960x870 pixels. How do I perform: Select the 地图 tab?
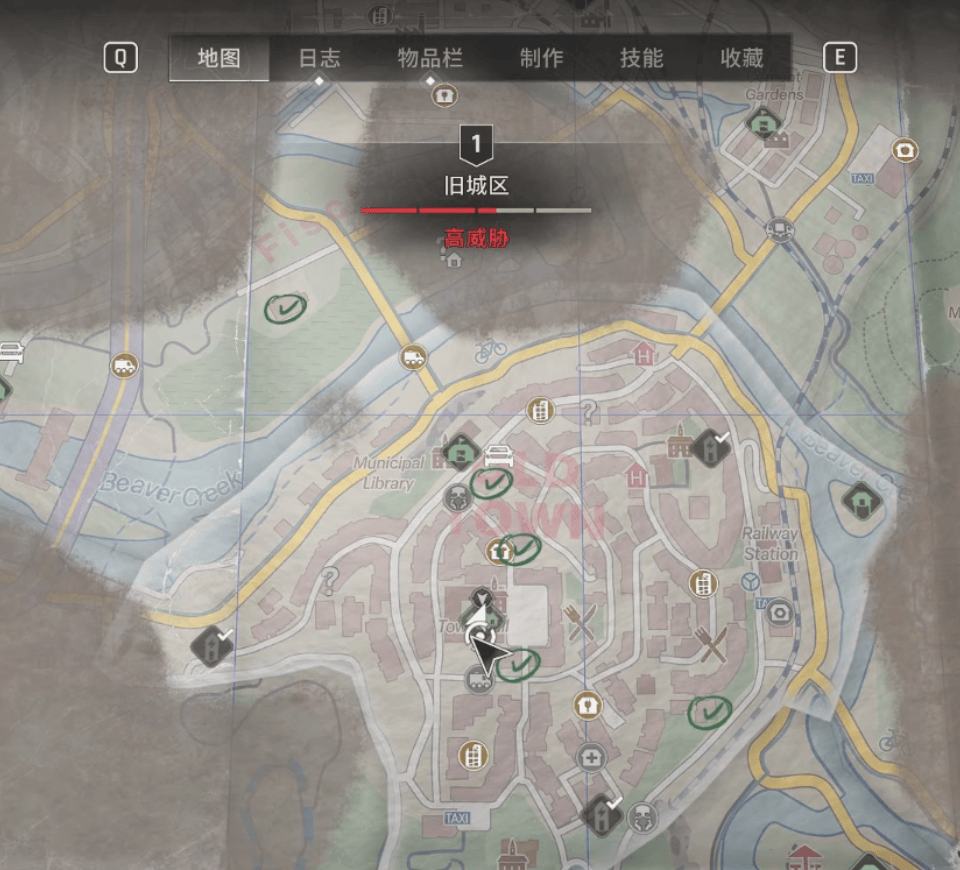click(x=219, y=58)
